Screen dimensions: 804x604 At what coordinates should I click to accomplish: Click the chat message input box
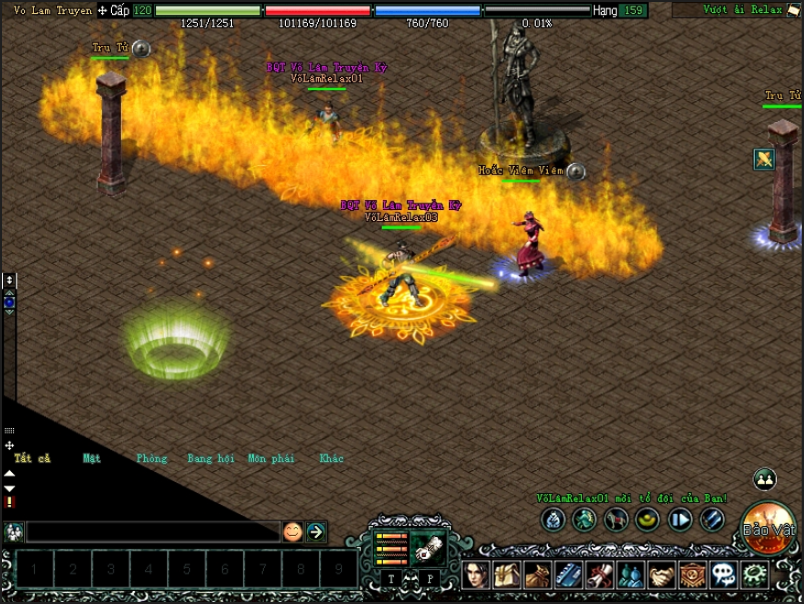click(152, 531)
